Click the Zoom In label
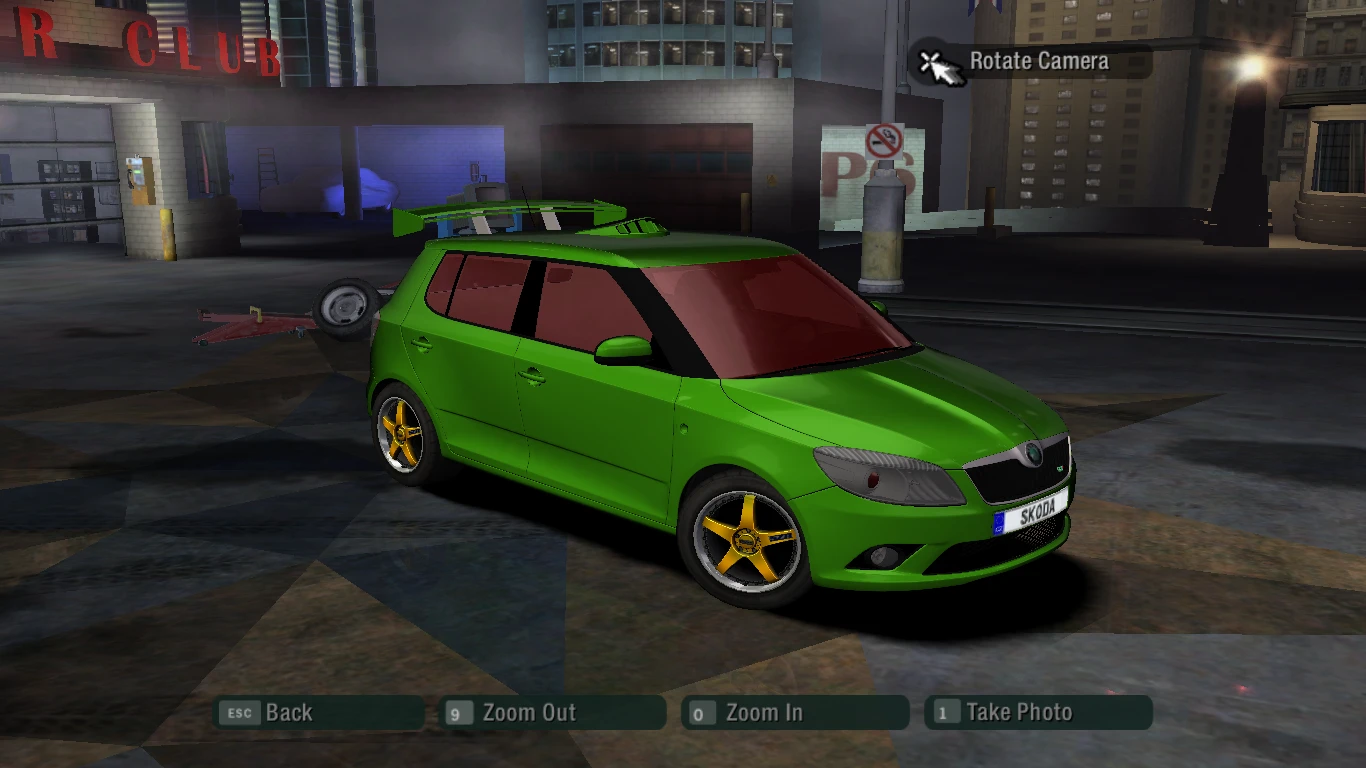This screenshot has height=768, width=1366. click(766, 713)
